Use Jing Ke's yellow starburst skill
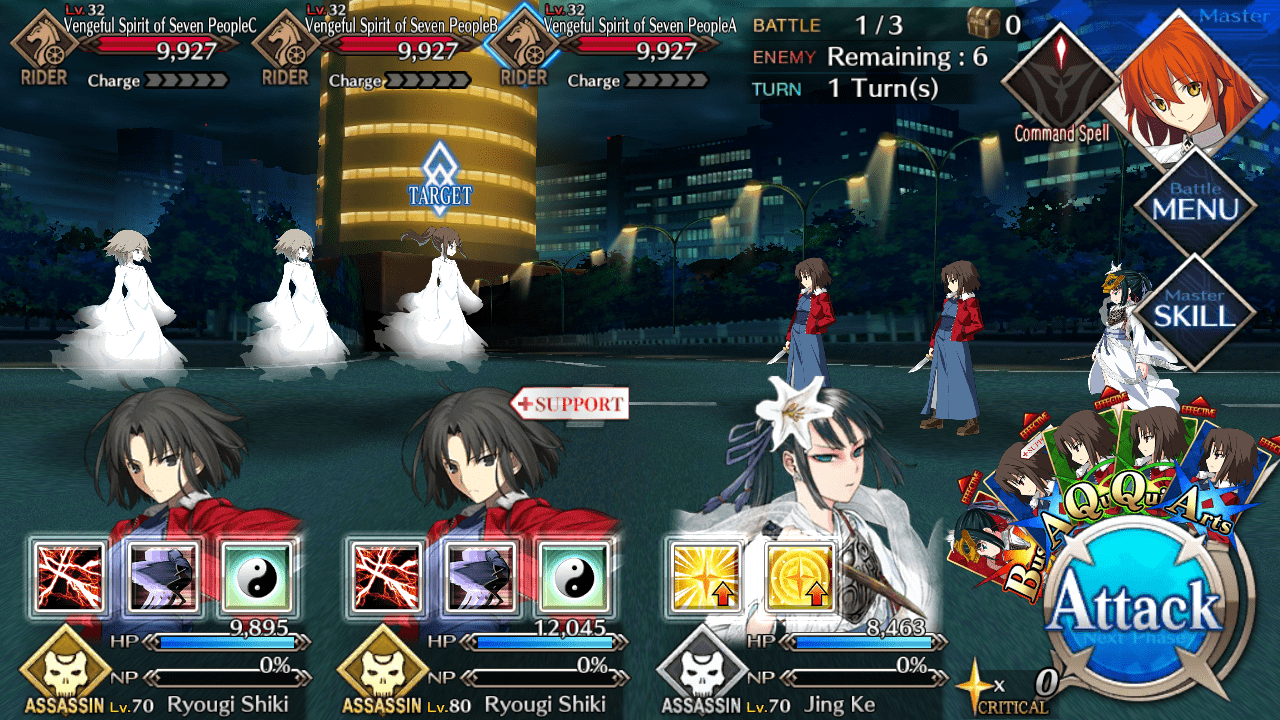The height and width of the screenshot is (720, 1280). coord(703,577)
